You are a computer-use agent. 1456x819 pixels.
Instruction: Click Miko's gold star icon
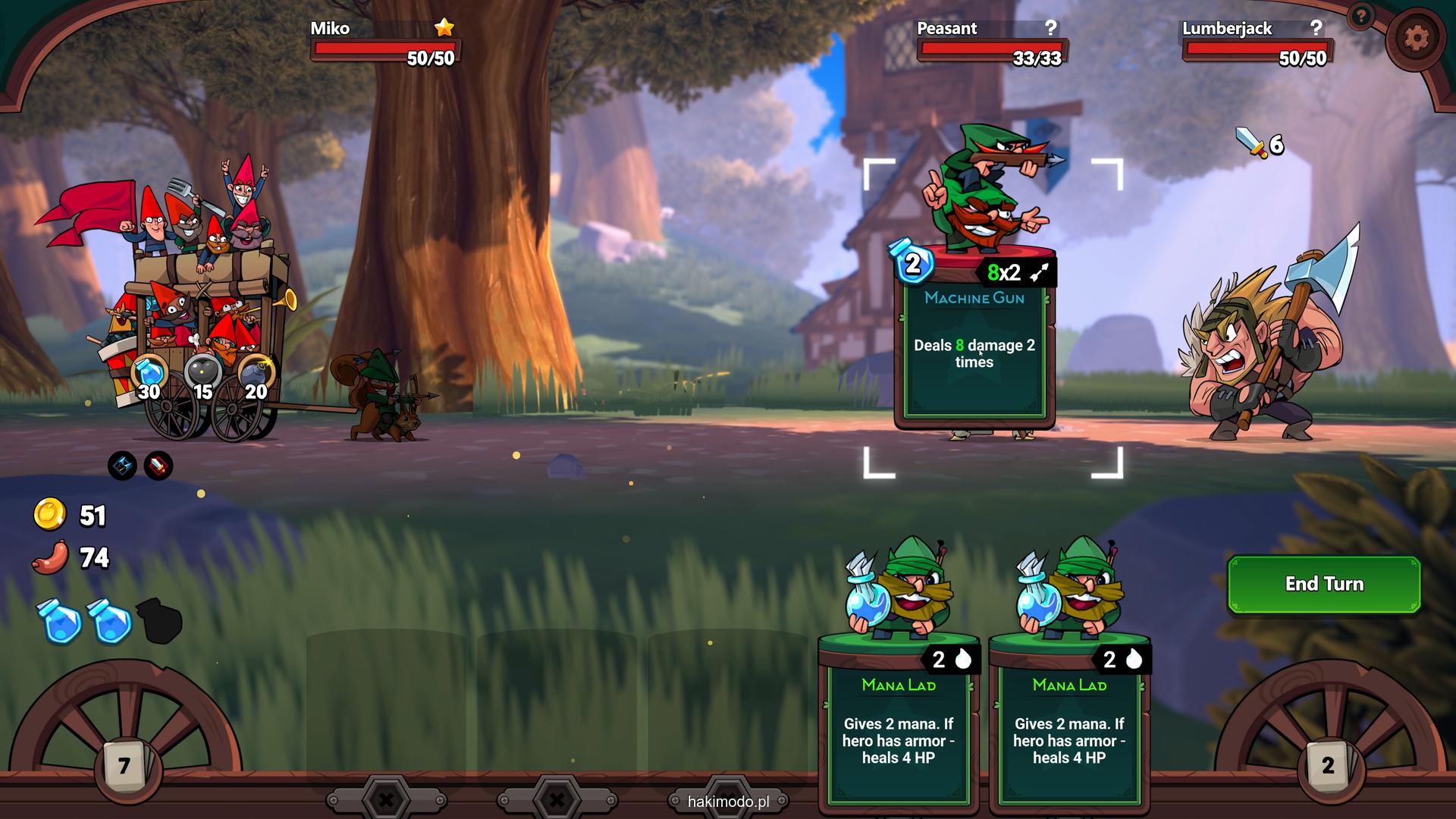(444, 28)
